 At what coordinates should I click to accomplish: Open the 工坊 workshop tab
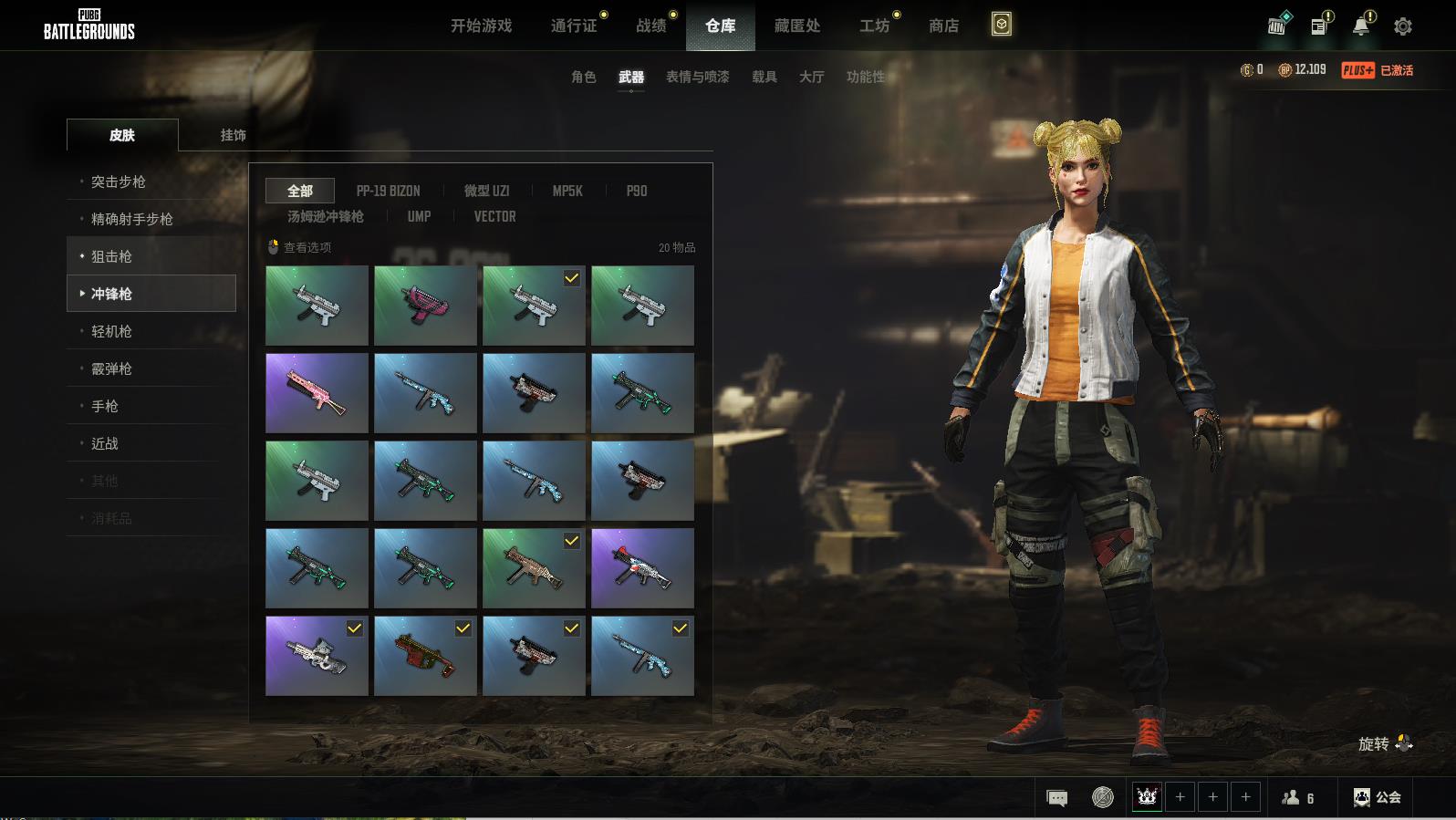pyautogui.click(x=874, y=26)
